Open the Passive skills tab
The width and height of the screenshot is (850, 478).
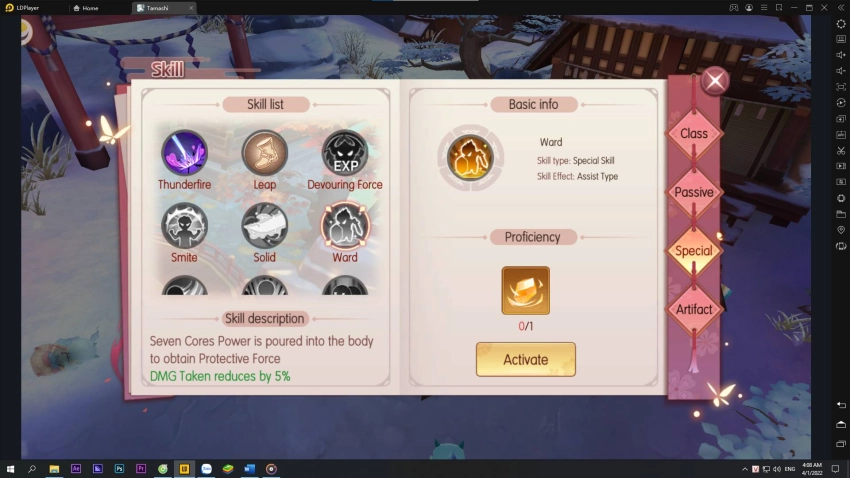coord(694,192)
